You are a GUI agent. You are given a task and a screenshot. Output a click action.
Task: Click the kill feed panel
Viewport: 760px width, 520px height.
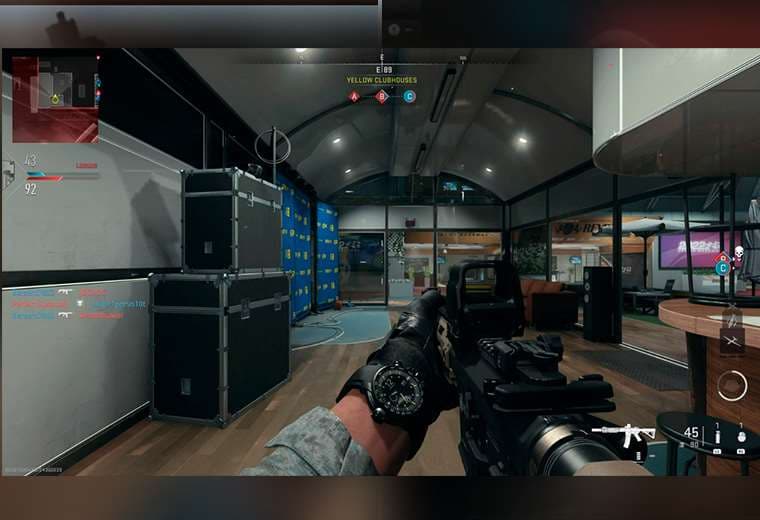(60, 303)
